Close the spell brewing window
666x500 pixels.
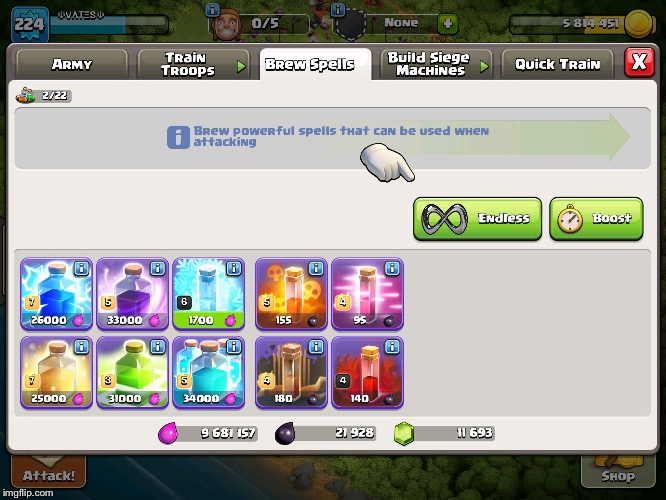pyautogui.click(x=639, y=62)
